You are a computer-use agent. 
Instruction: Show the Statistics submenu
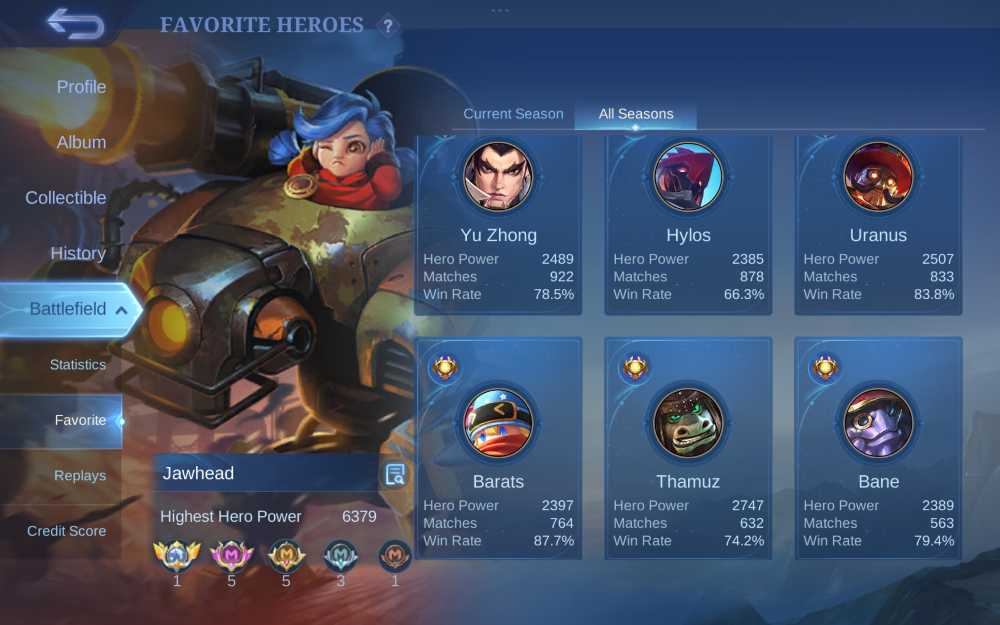tap(77, 365)
